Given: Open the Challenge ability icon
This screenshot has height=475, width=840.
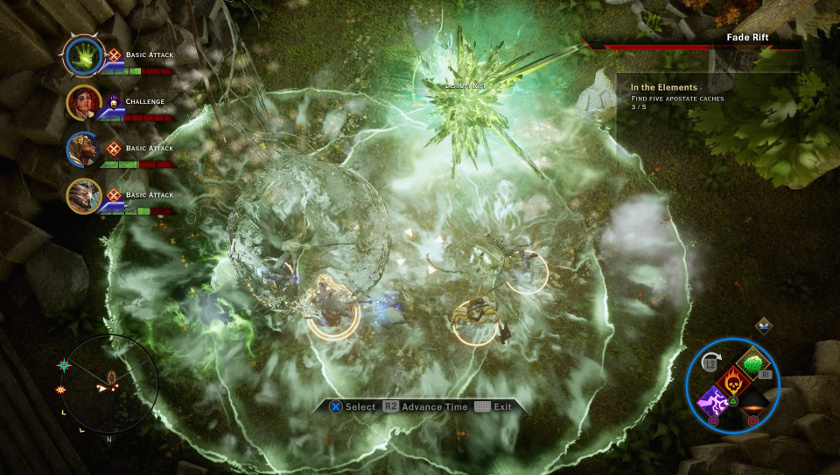Looking at the screenshot, I should coord(114,101).
